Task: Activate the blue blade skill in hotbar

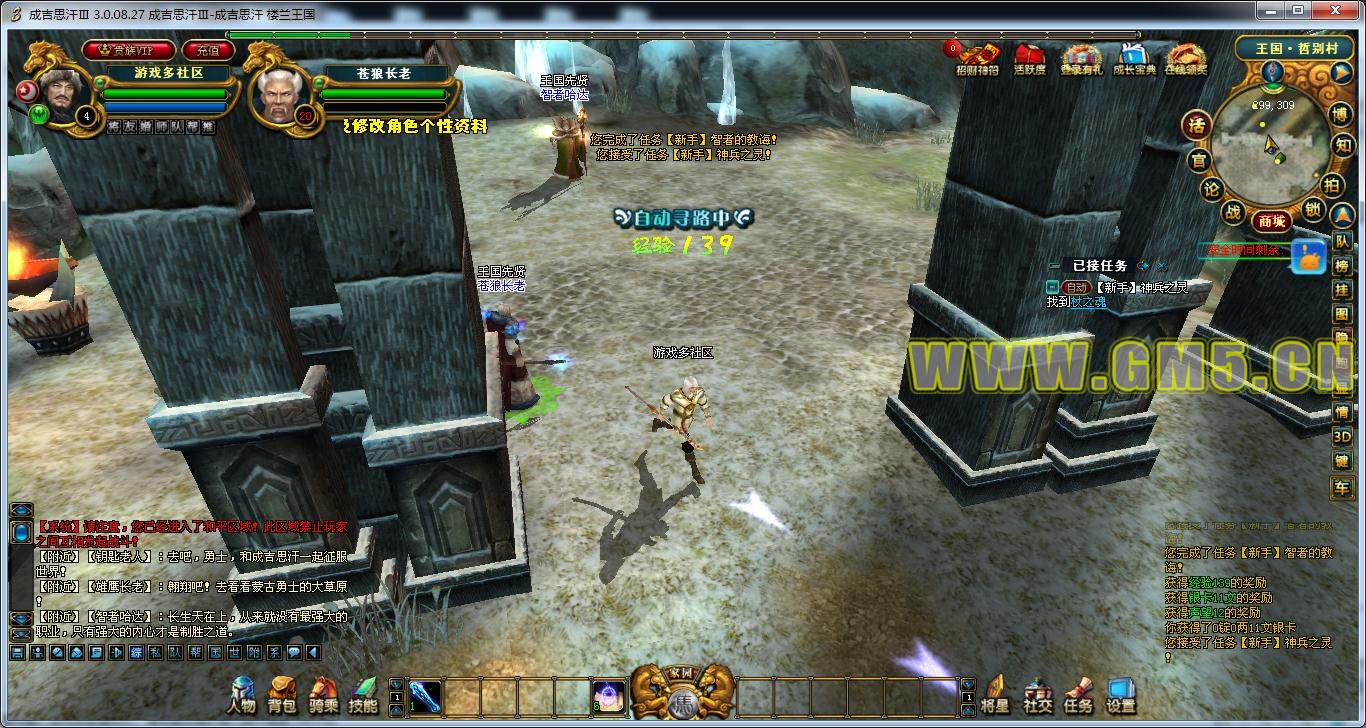Action: pyautogui.click(x=425, y=694)
